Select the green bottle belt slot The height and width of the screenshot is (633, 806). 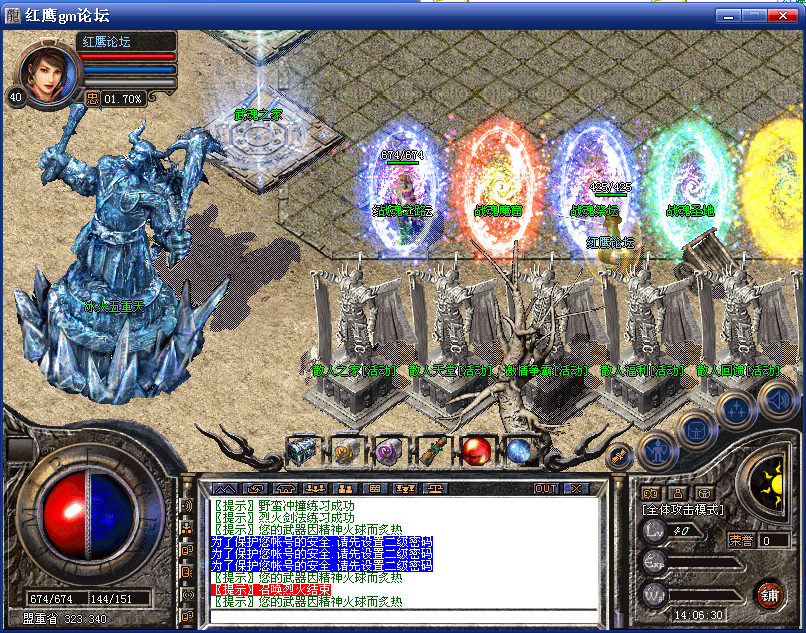point(433,452)
